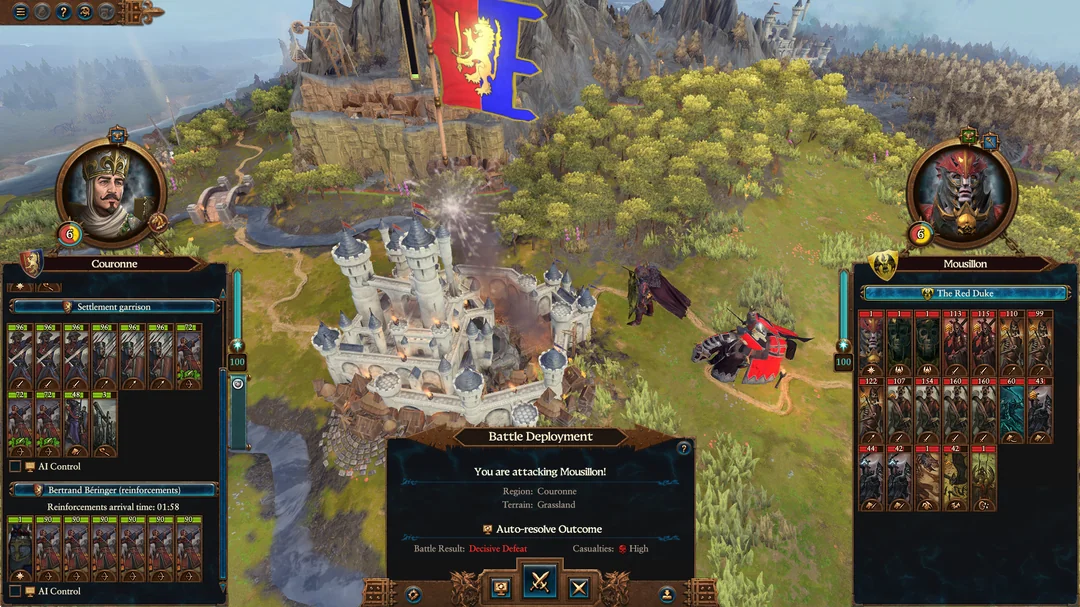Click the retreat X button
The width and height of the screenshot is (1080, 607).
(x=578, y=588)
